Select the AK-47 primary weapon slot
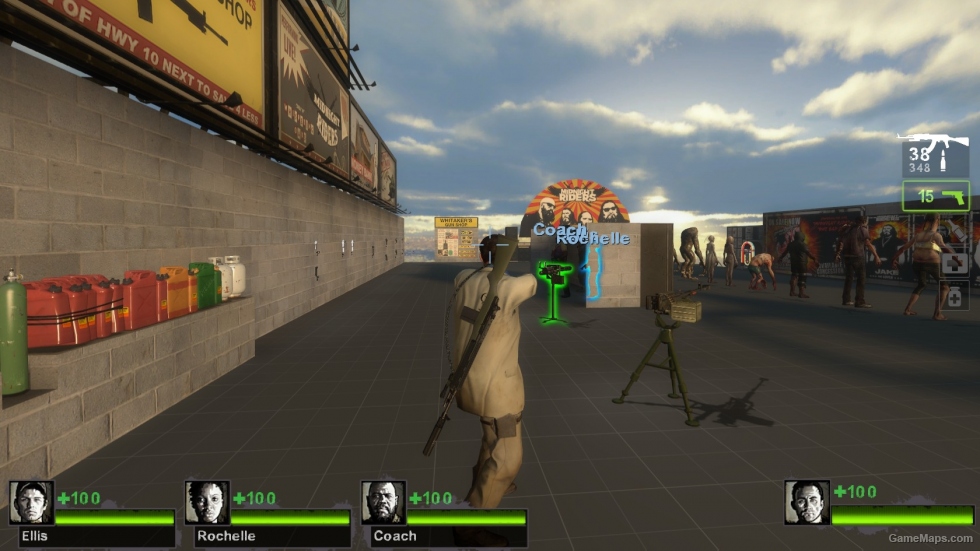The height and width of the screenshot is (551, 980). coord(935,155)
